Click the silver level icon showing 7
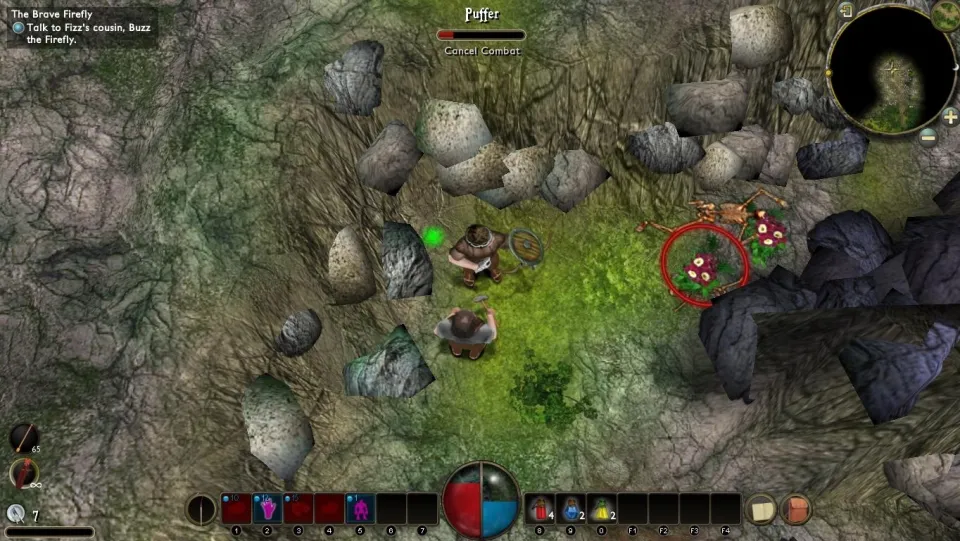960x541 pixels. tap(16, 514)
